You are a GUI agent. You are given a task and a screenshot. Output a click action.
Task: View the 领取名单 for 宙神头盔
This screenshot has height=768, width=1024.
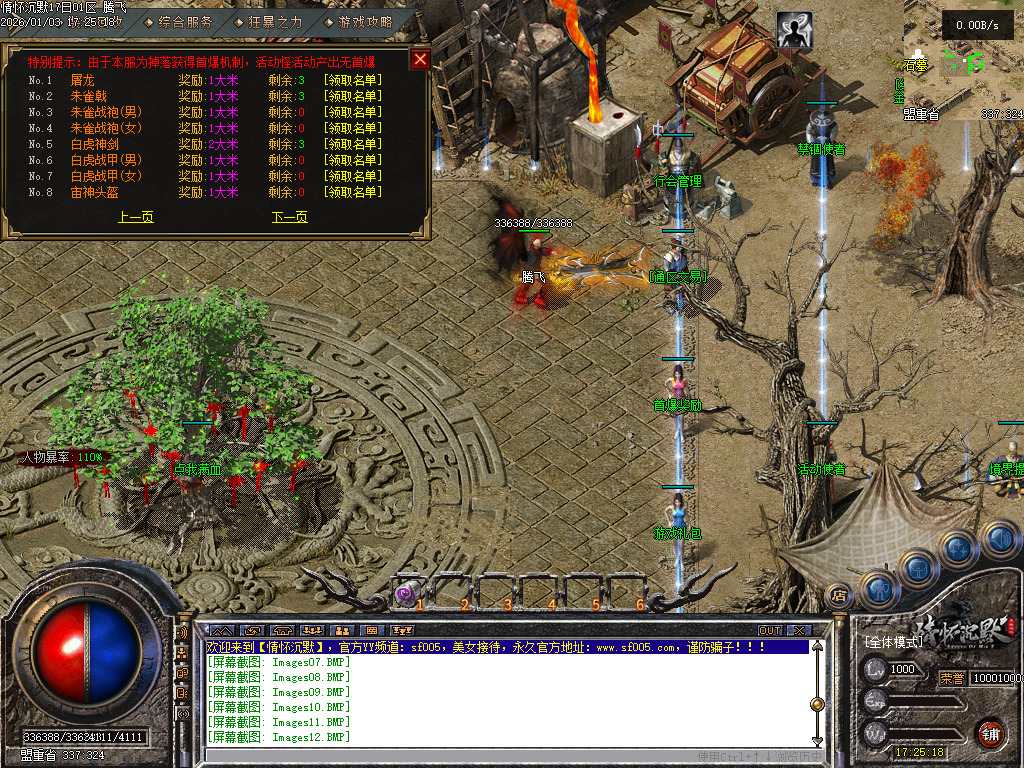[x=351, y=192]
